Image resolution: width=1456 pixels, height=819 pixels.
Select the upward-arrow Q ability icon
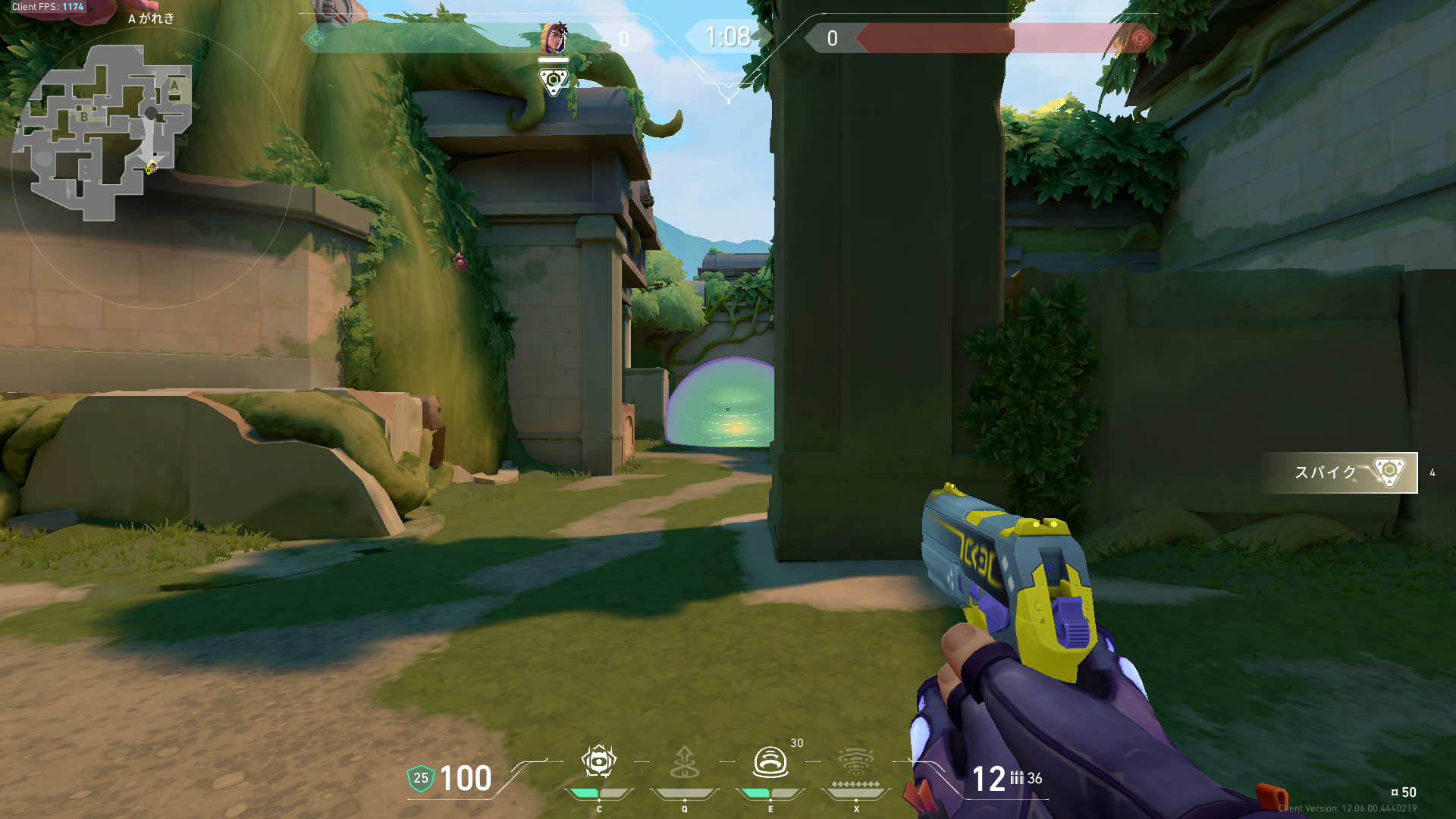pyautogui.click(x=684, y=762)
